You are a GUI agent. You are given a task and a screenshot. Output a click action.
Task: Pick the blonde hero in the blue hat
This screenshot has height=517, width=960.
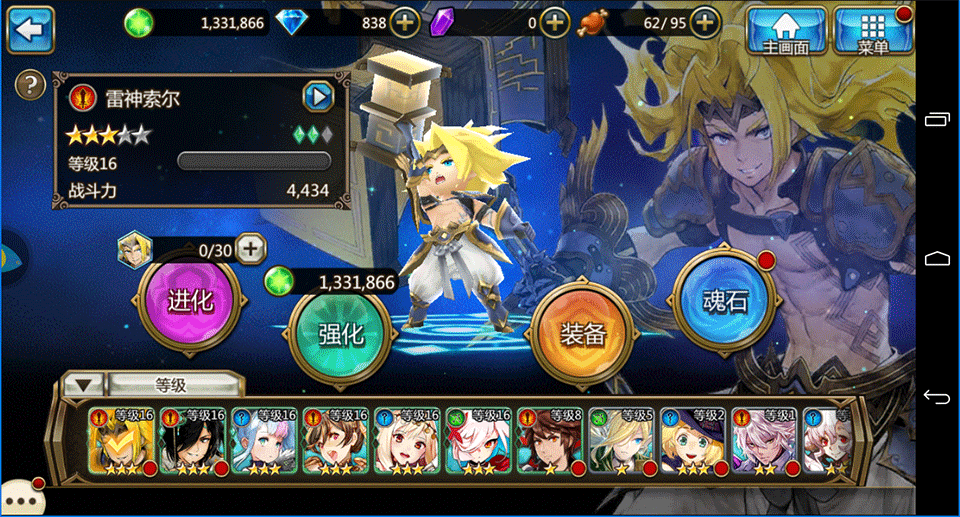(694, 440)
